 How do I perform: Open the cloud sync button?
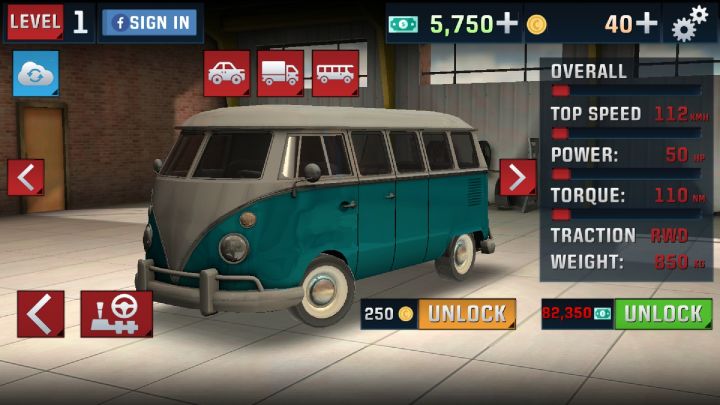point(36,75)
